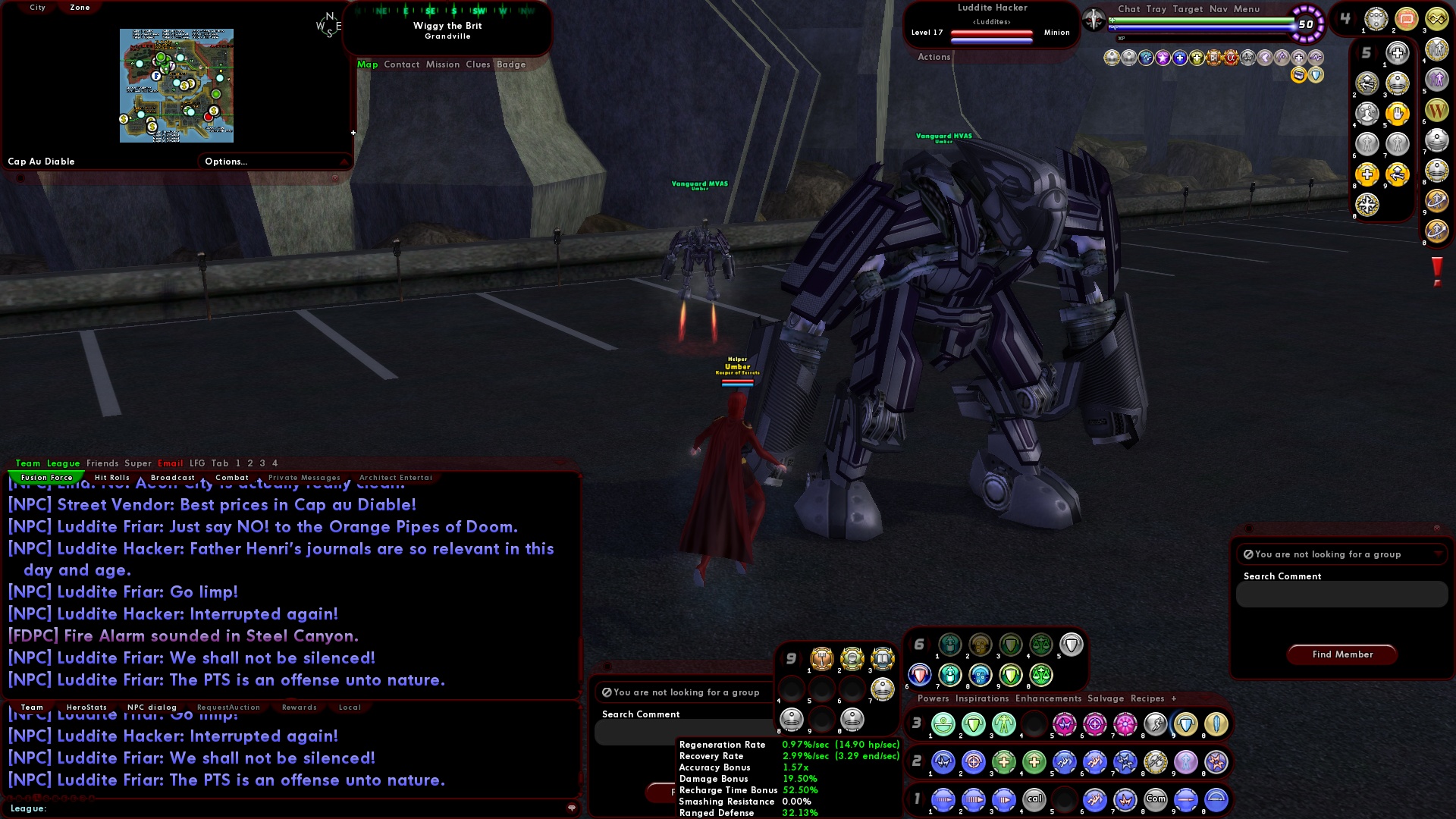The height and width of the screenshot is (819, 1456).
Task: Open the Salvage tab
Action: click(x=1106, y=698)
